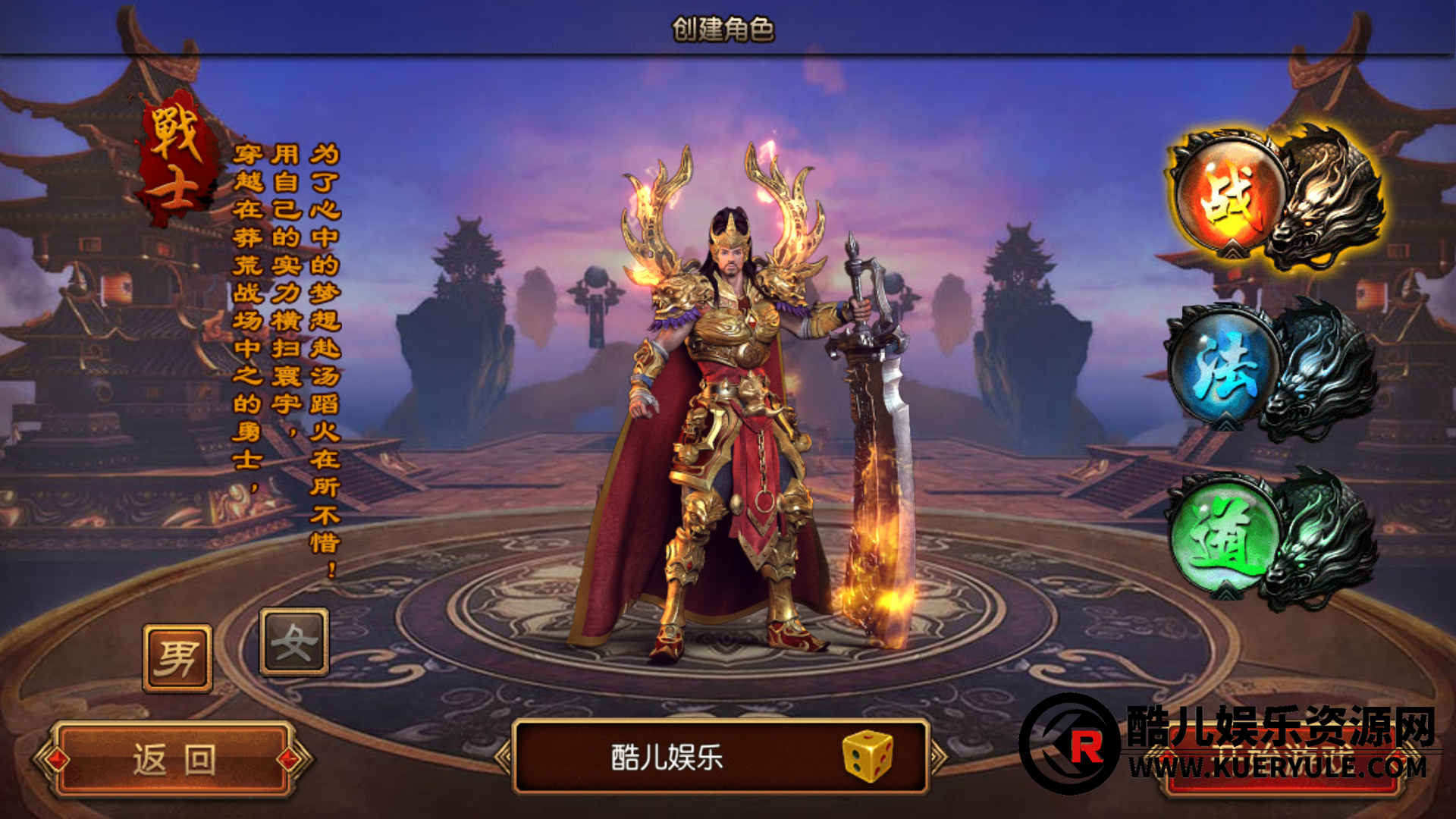
Task: Select the male (男) gender button
Action: tap(177, 657)
